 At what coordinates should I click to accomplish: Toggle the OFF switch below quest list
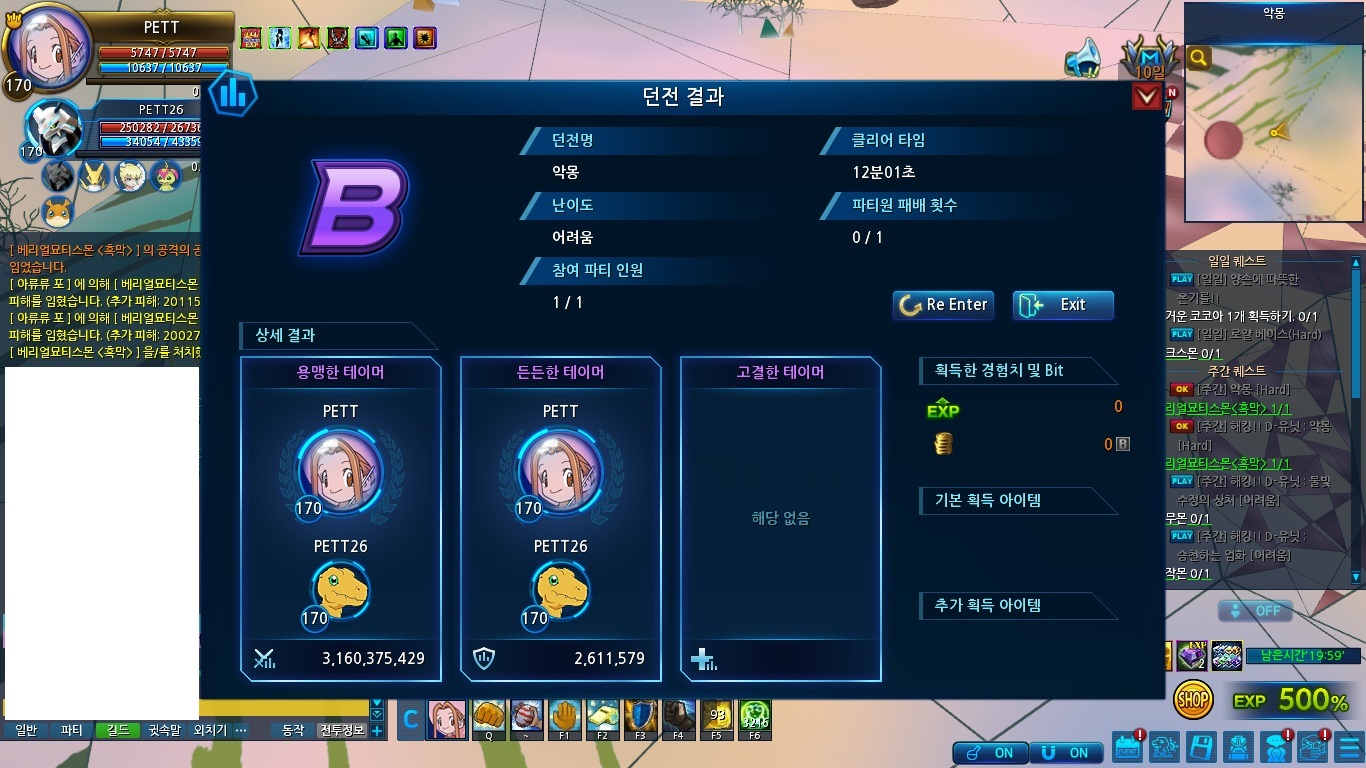coord(1255,611)
